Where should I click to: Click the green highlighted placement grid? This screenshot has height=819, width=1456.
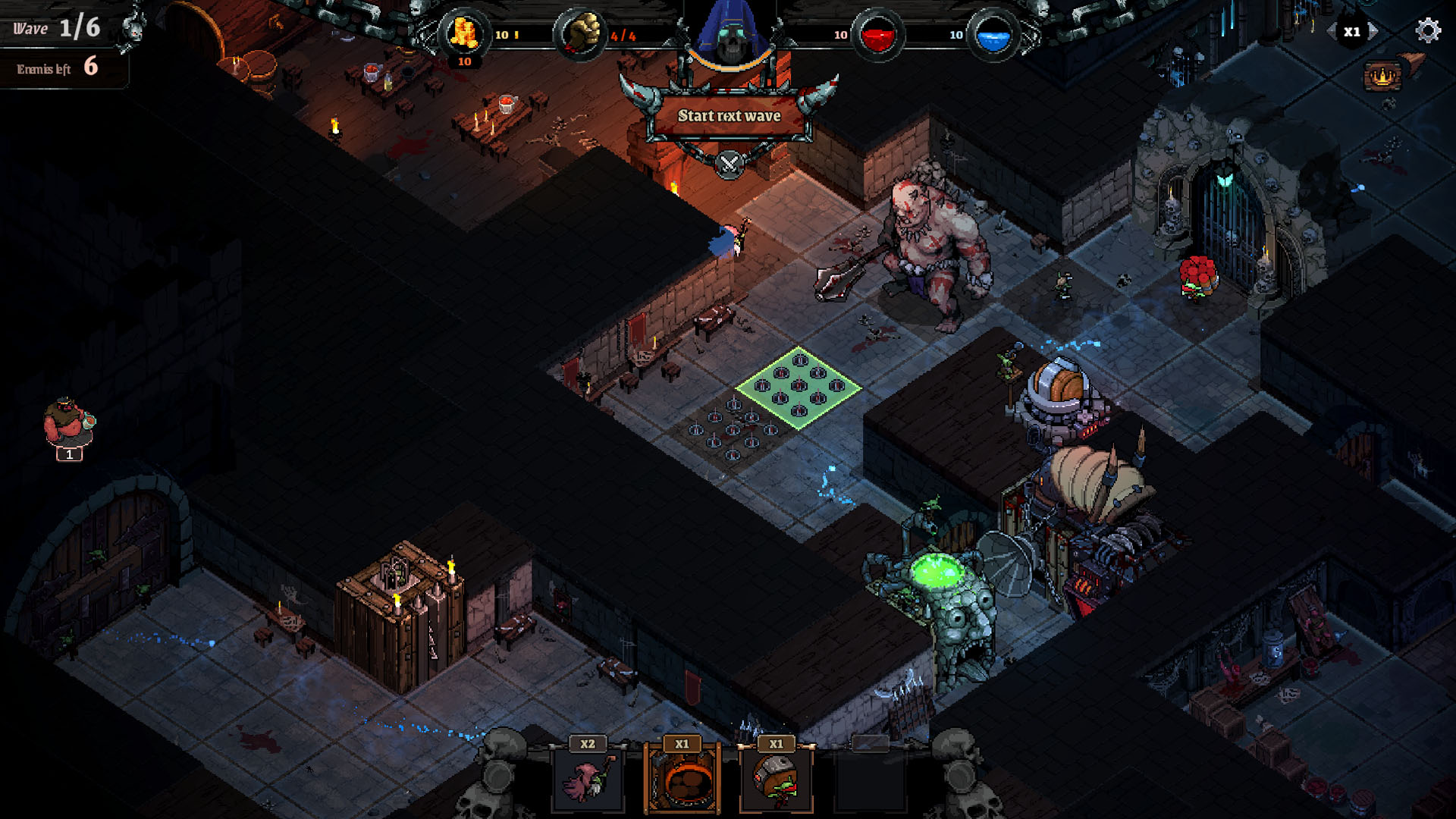tap(797, 388)
